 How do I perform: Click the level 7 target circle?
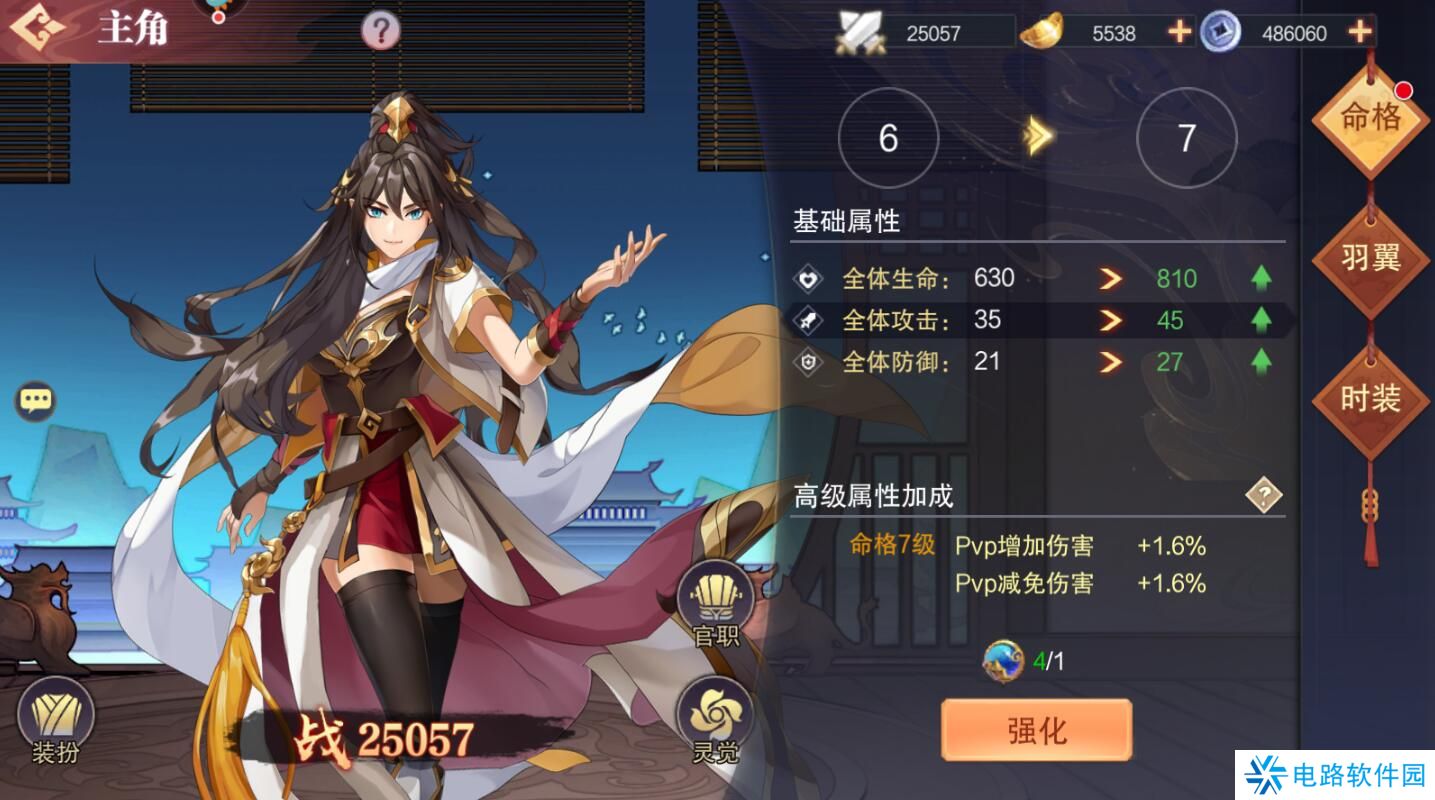point(1185,136)
